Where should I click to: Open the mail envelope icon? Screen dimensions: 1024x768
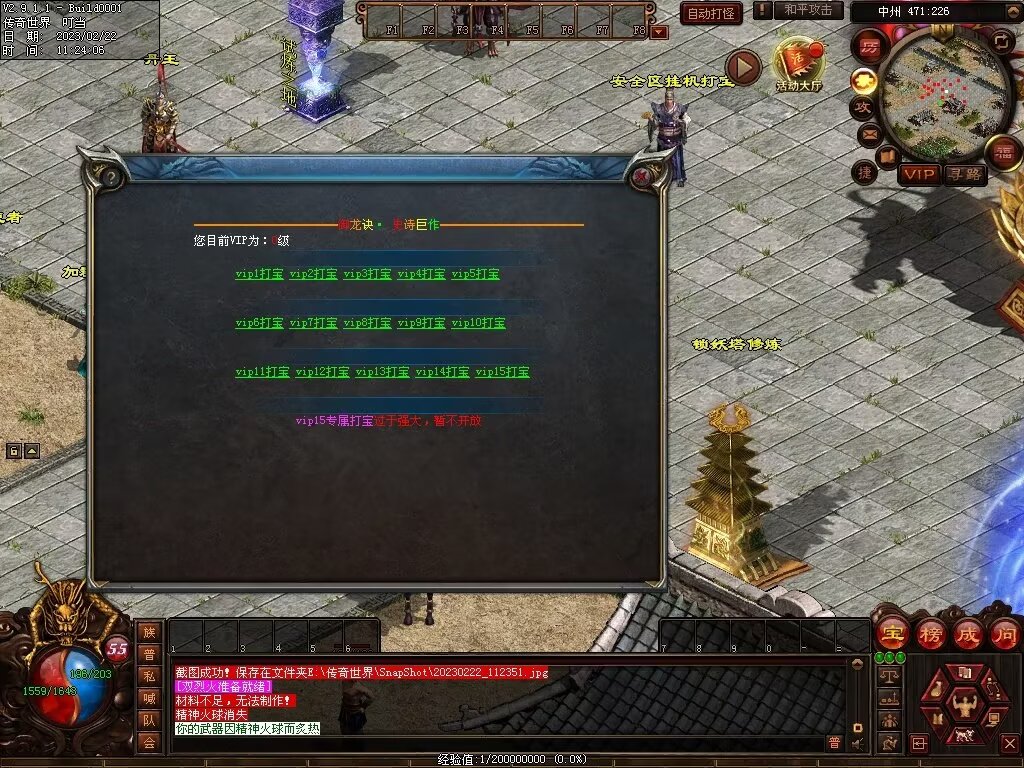click(868, 133)
